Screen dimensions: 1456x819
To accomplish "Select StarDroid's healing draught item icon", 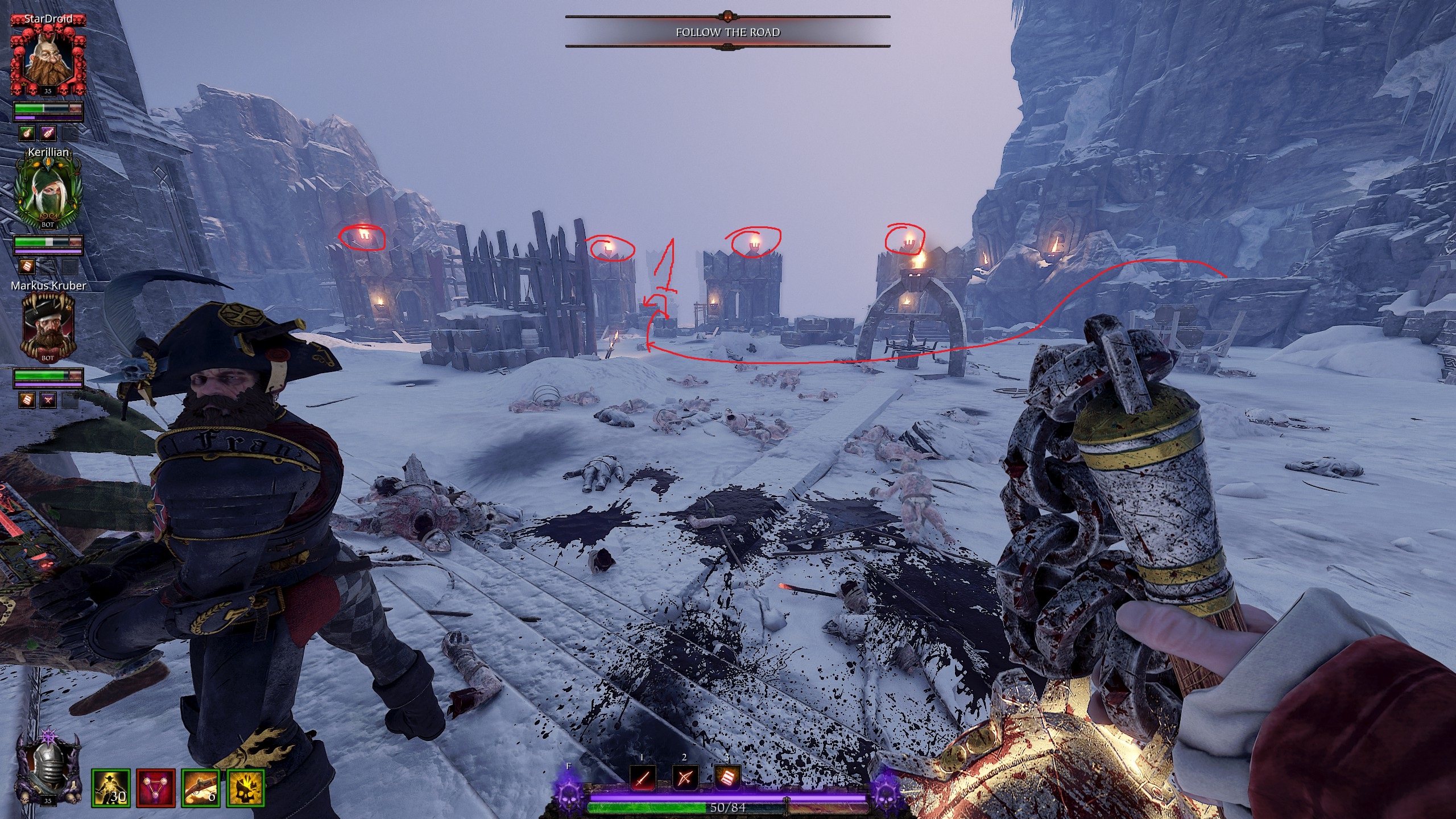I will pyautogui.click(x=27, y=133).
